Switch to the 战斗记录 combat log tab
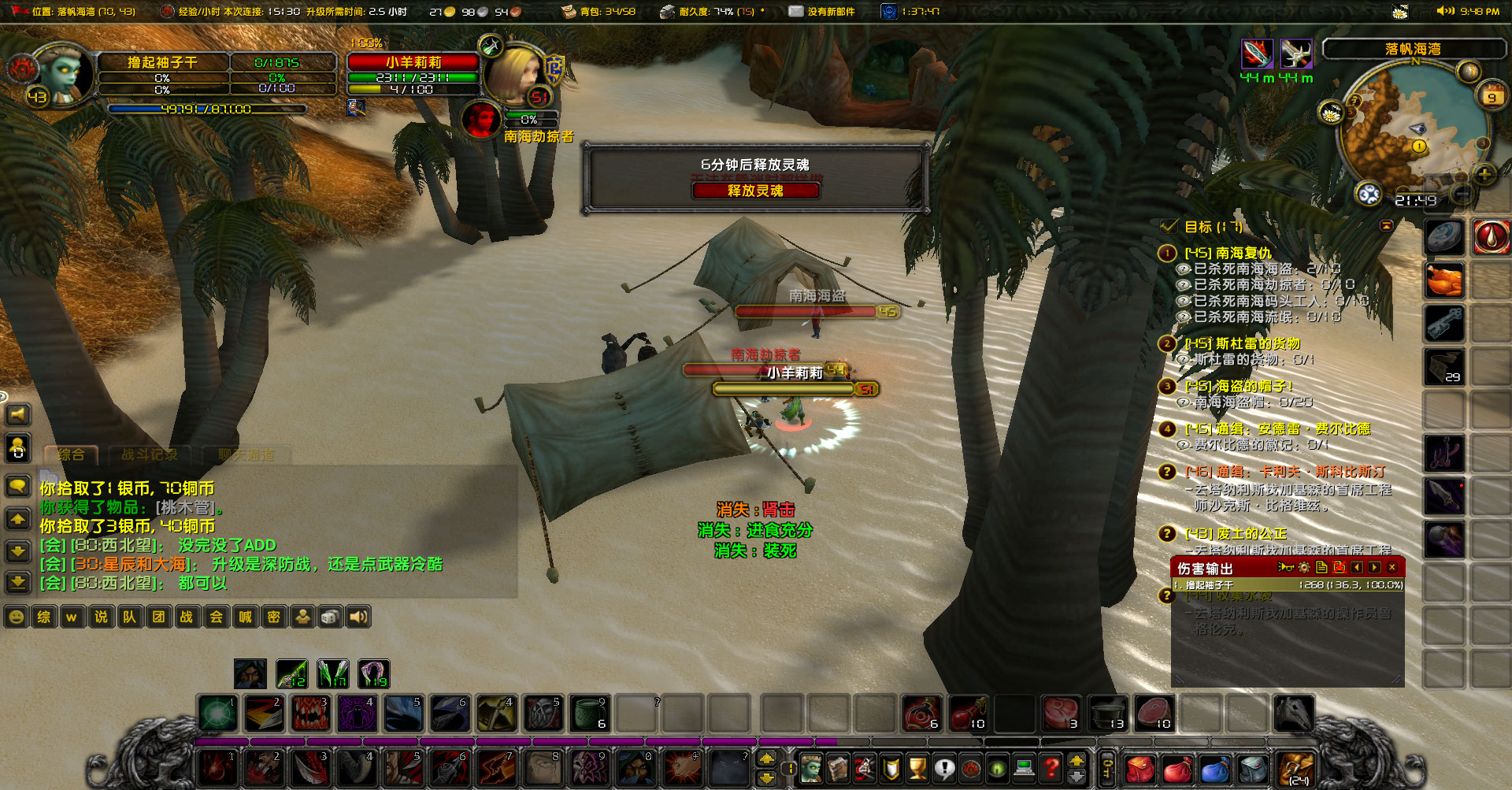 [x=150, y=454]
